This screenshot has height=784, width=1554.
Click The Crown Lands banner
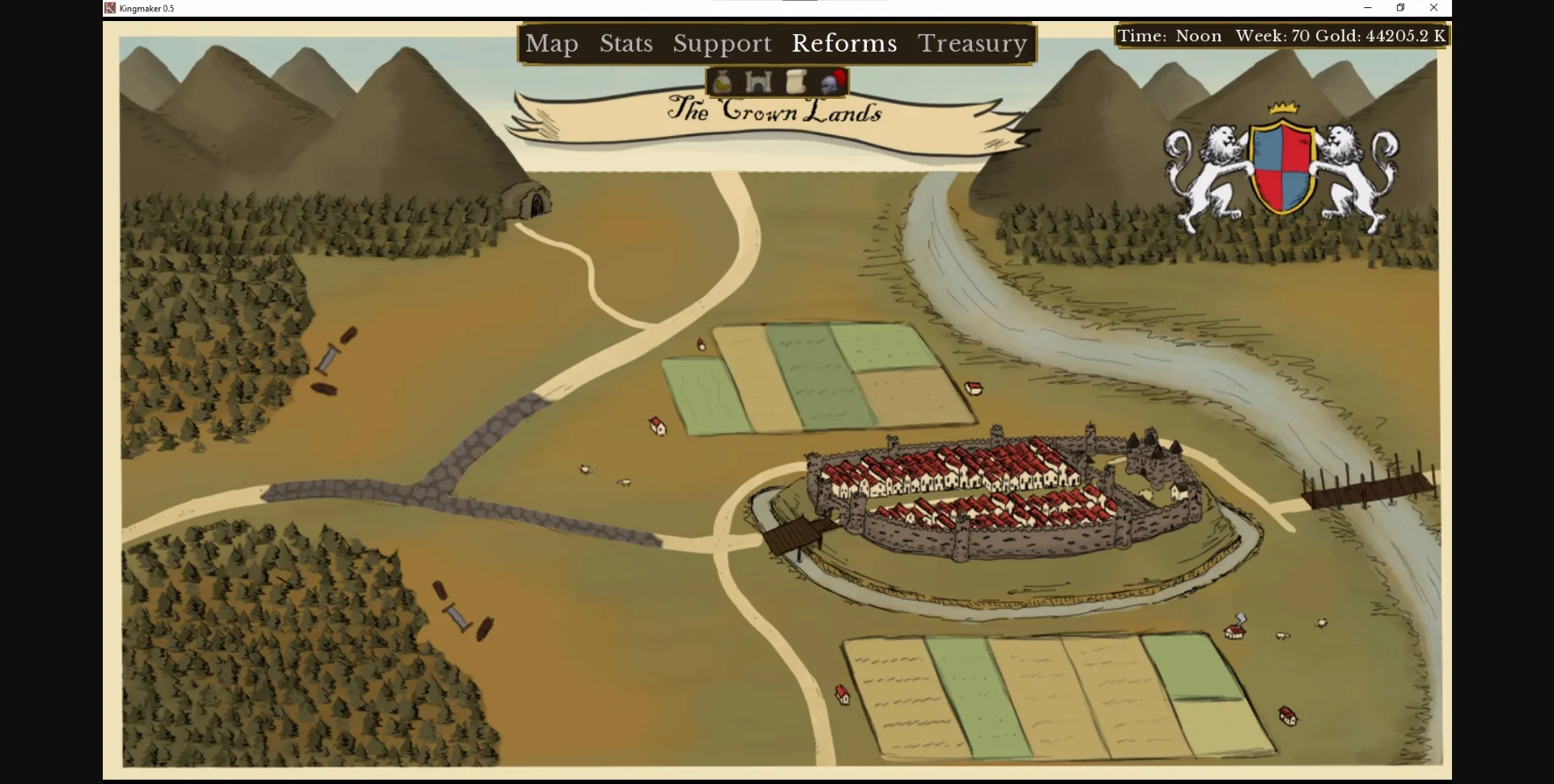click(x=775, y=113)
